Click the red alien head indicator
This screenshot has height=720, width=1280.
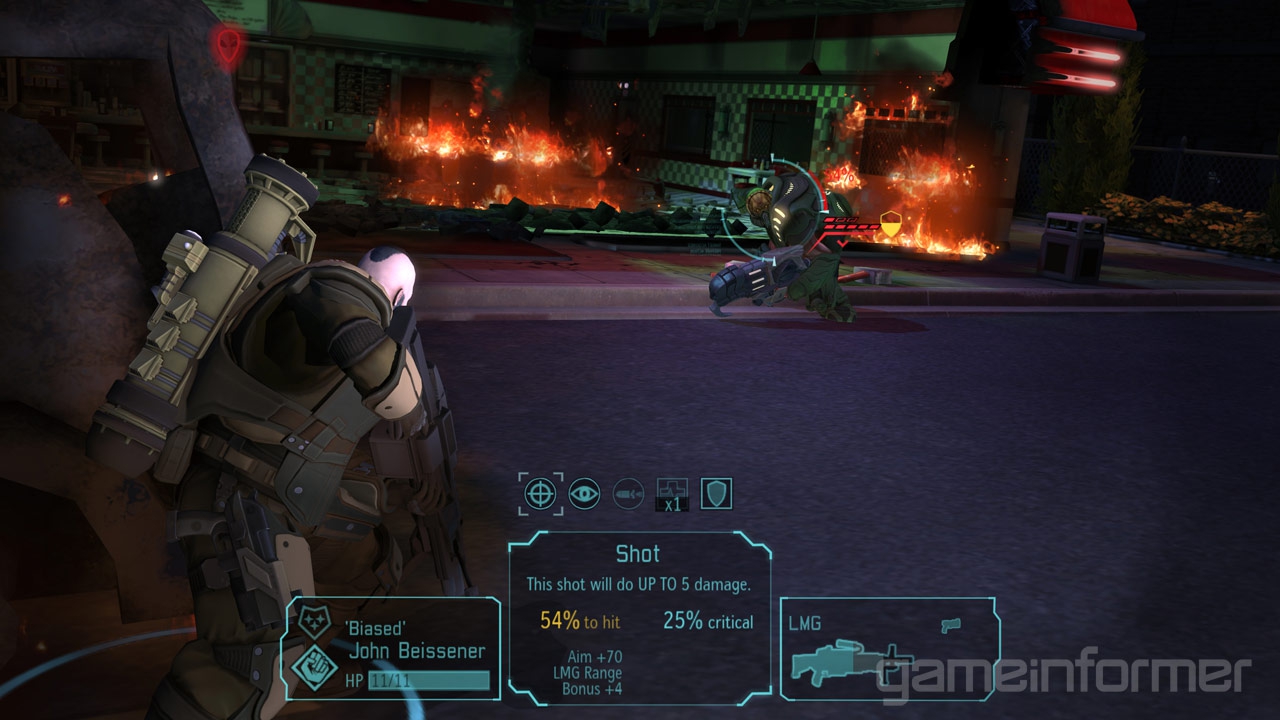point(229,43)
